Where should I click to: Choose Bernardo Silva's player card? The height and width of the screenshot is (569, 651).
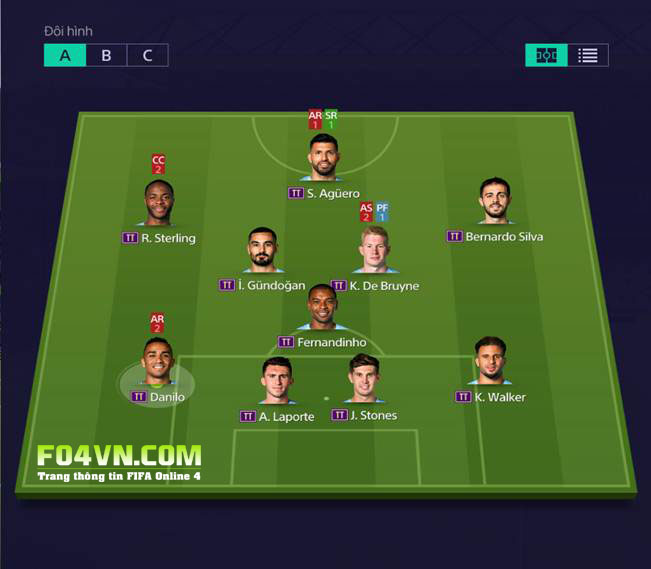coord(494,202)
